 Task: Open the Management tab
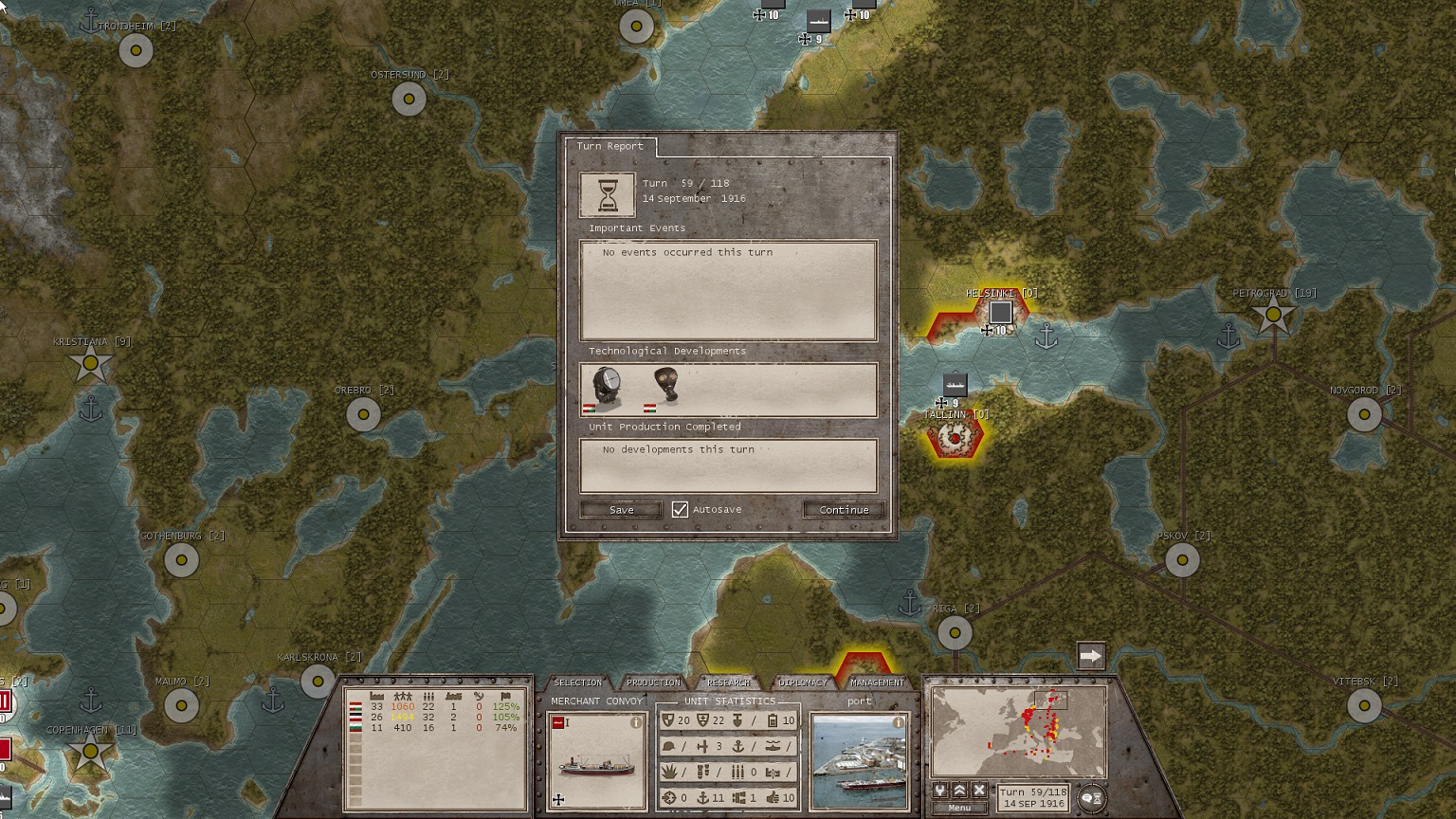[x=877, y=682]
